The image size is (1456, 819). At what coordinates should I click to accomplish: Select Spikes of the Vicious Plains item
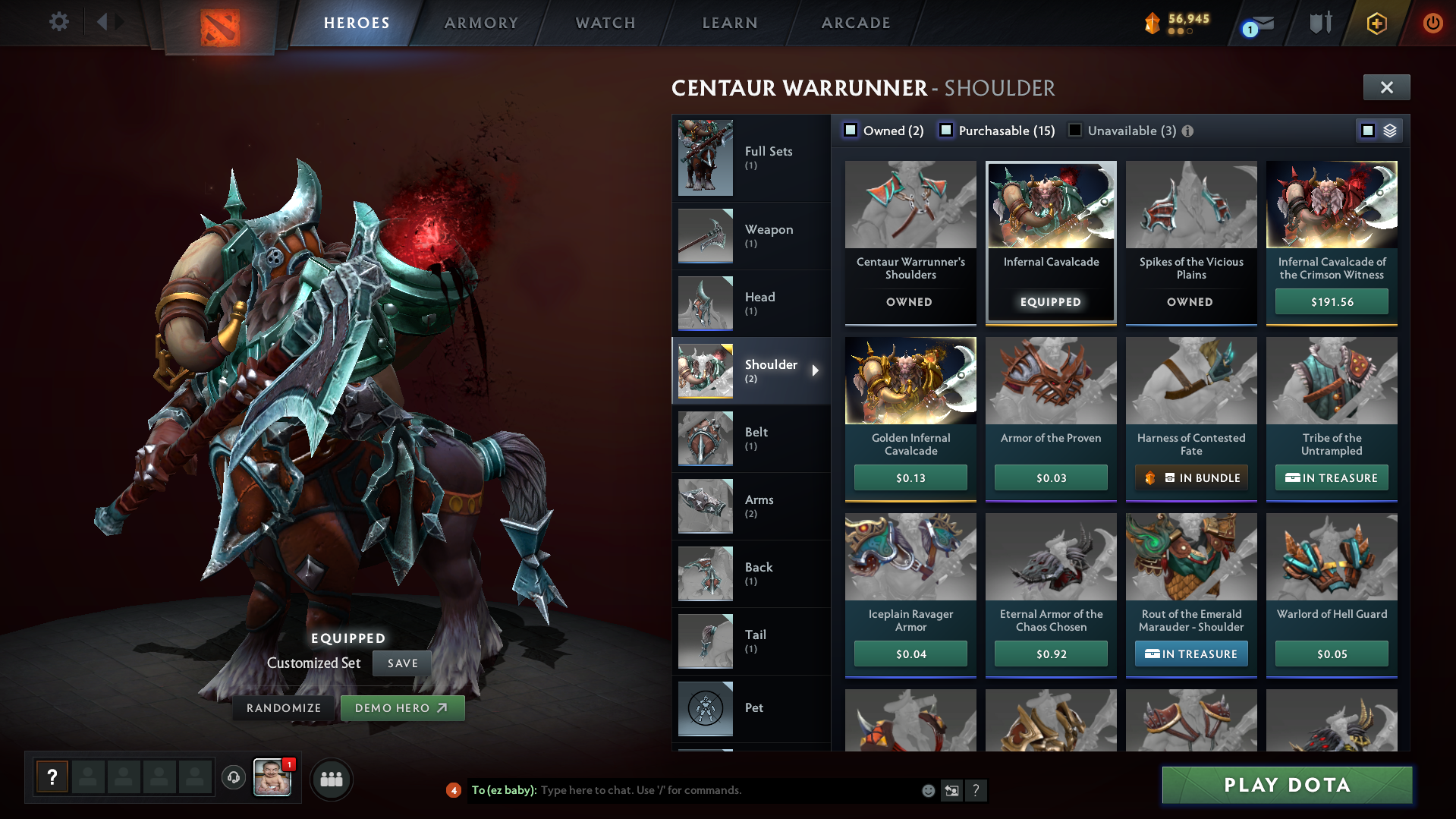[1190, 228]
